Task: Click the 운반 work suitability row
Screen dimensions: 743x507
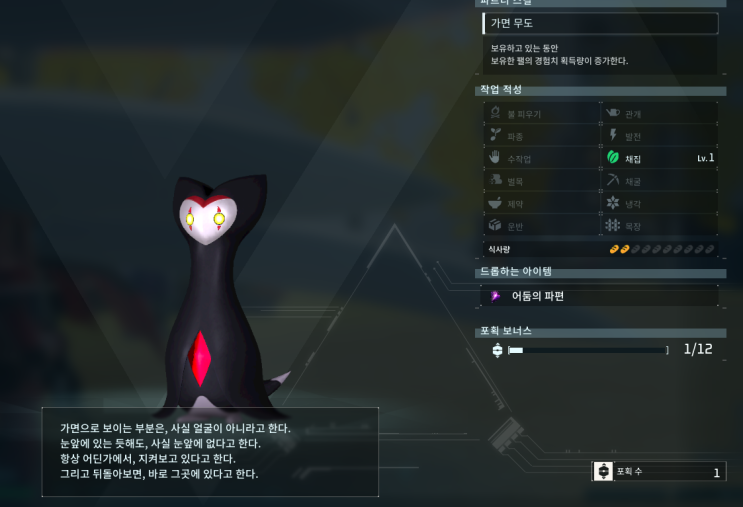Action: (541, 225)
